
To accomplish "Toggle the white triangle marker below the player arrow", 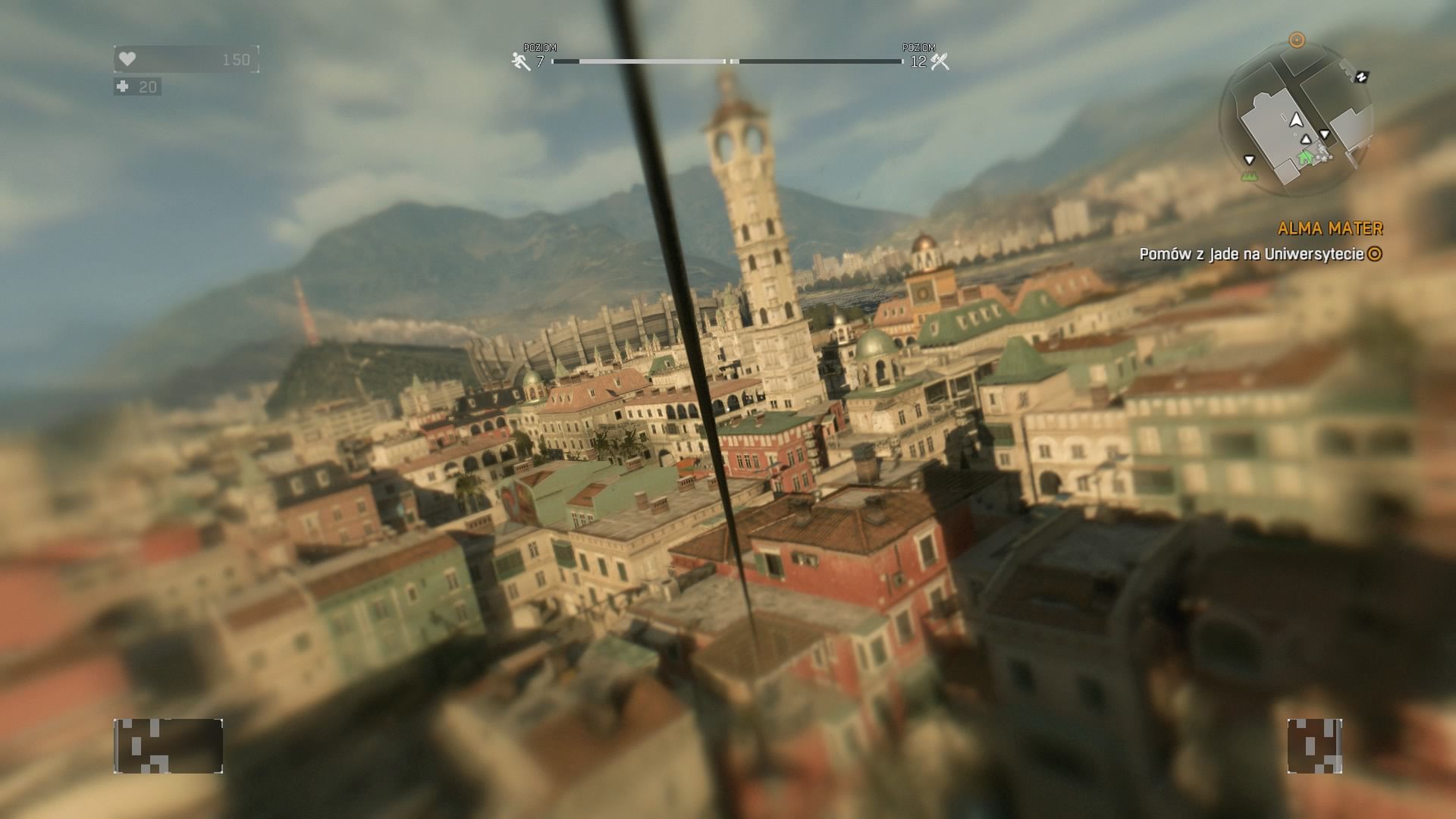I will 1306,140.
